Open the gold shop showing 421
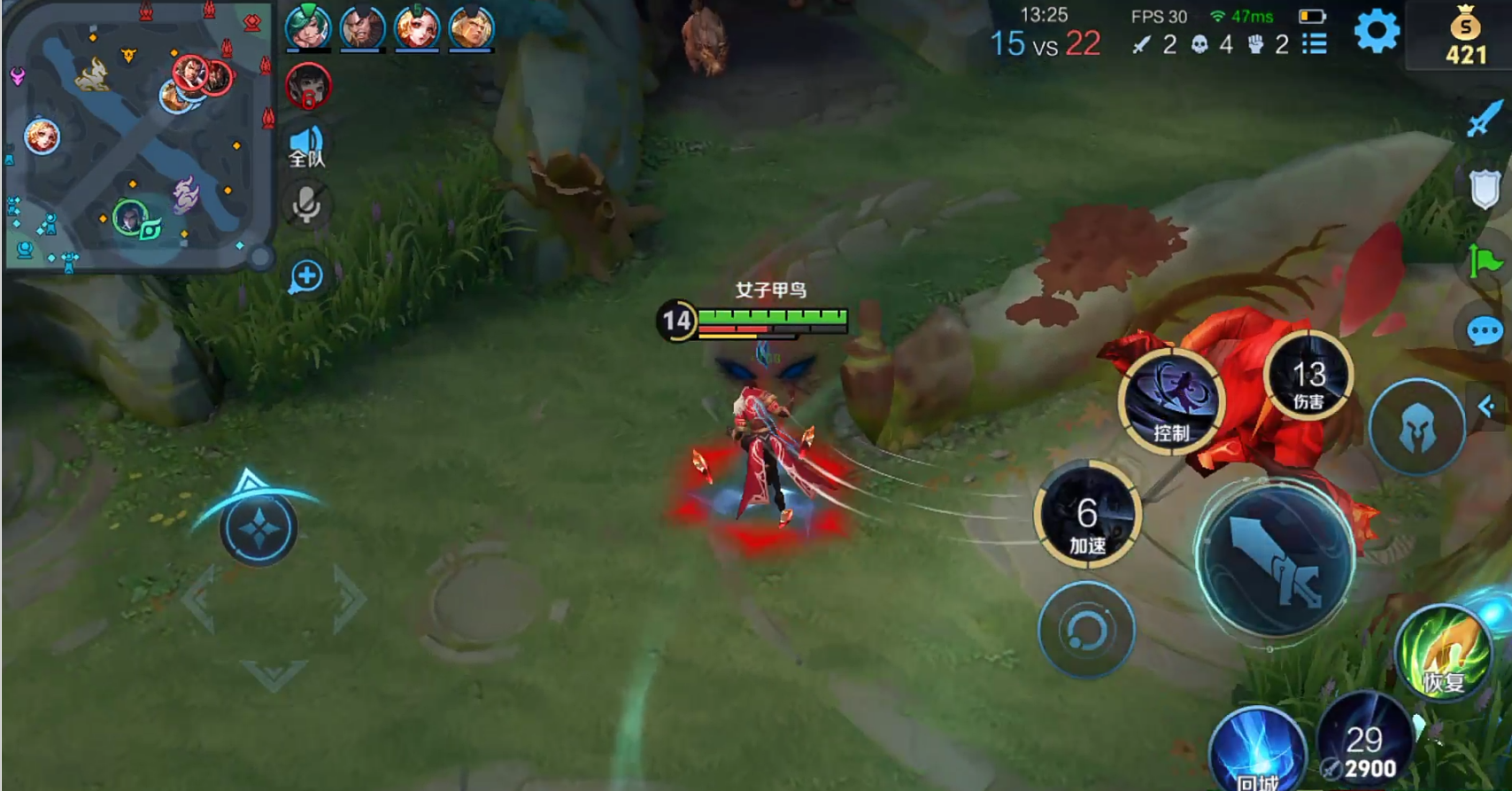Screen dimensions: 1512x791 coord(1466,37)
